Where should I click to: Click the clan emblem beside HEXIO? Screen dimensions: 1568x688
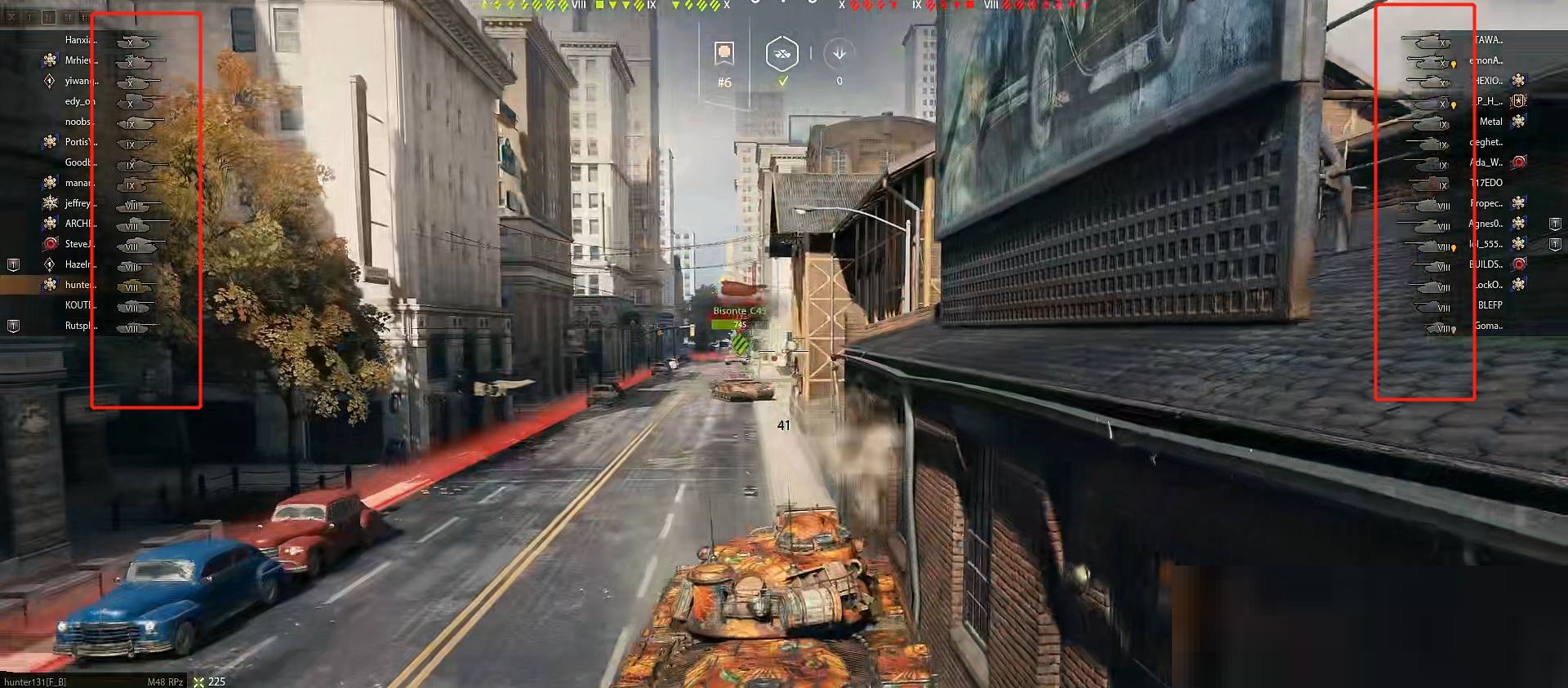(1518, 81)
